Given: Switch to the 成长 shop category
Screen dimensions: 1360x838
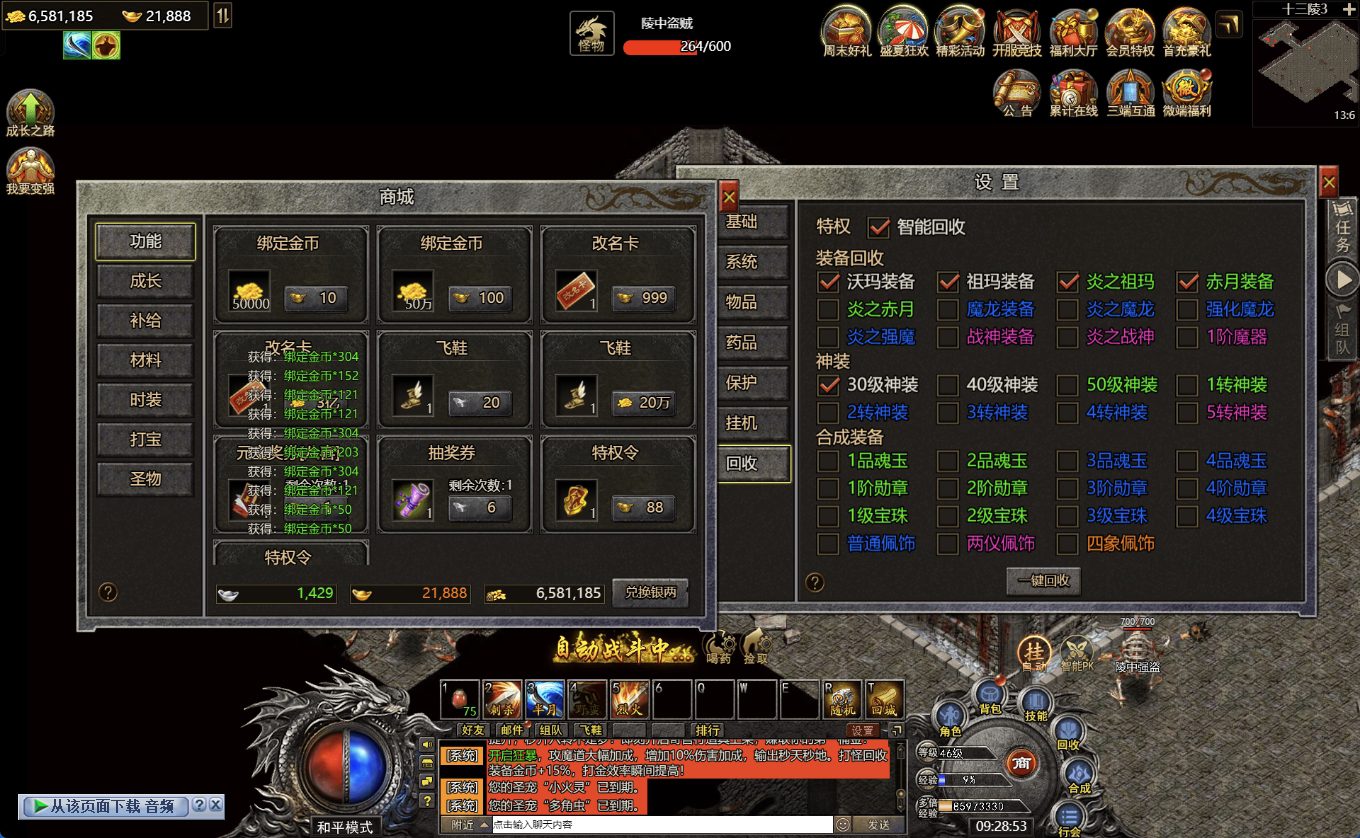Looking at the screenshot, I should point(146,281).
